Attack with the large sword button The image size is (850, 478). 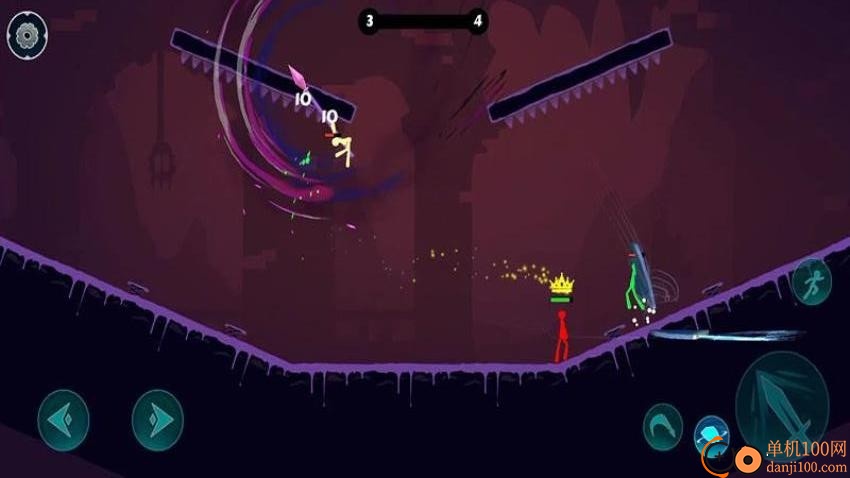pyautogui.click(x=781, y=400)
